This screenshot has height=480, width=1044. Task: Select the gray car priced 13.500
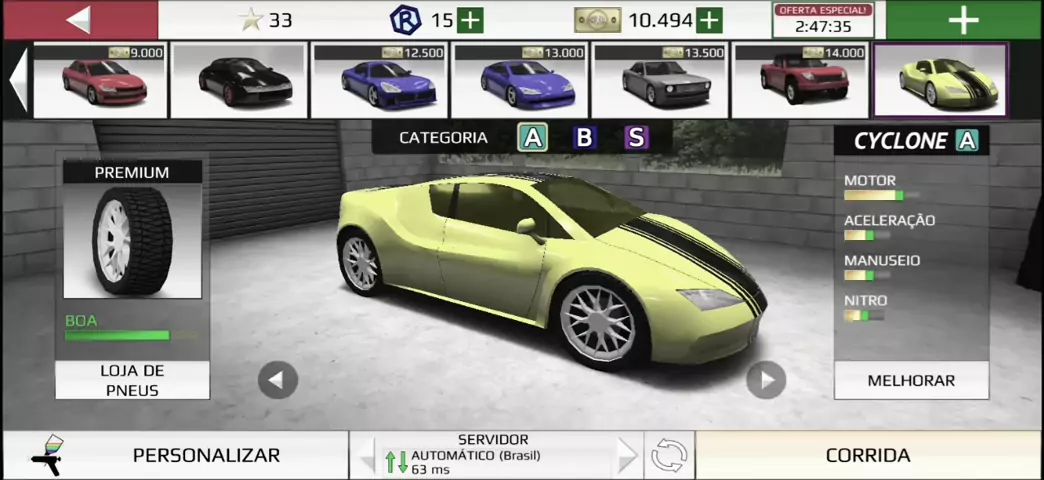click(659, 81)
